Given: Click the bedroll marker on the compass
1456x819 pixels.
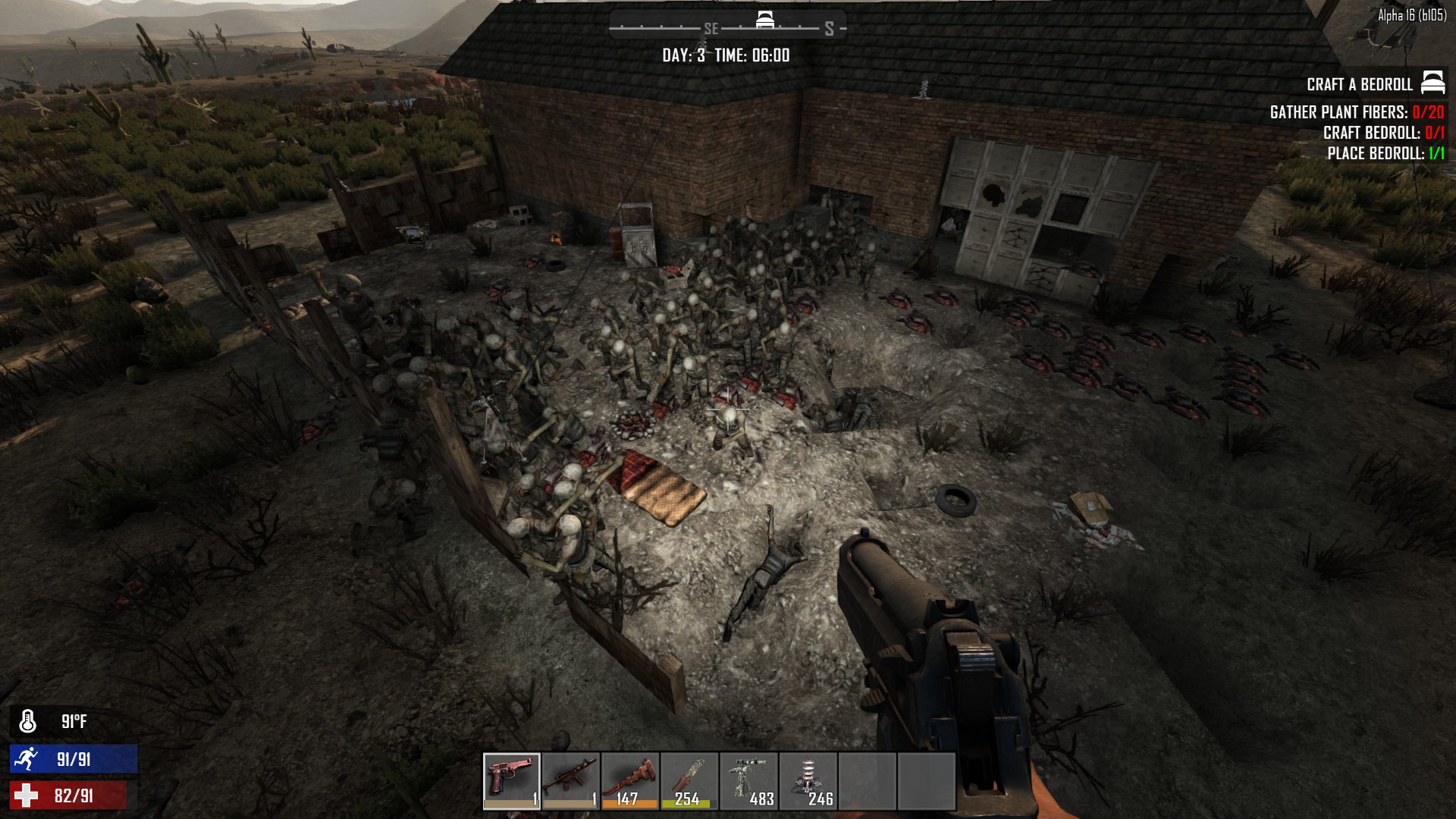Looking at the screenshot, I should (x=765, y=20).
